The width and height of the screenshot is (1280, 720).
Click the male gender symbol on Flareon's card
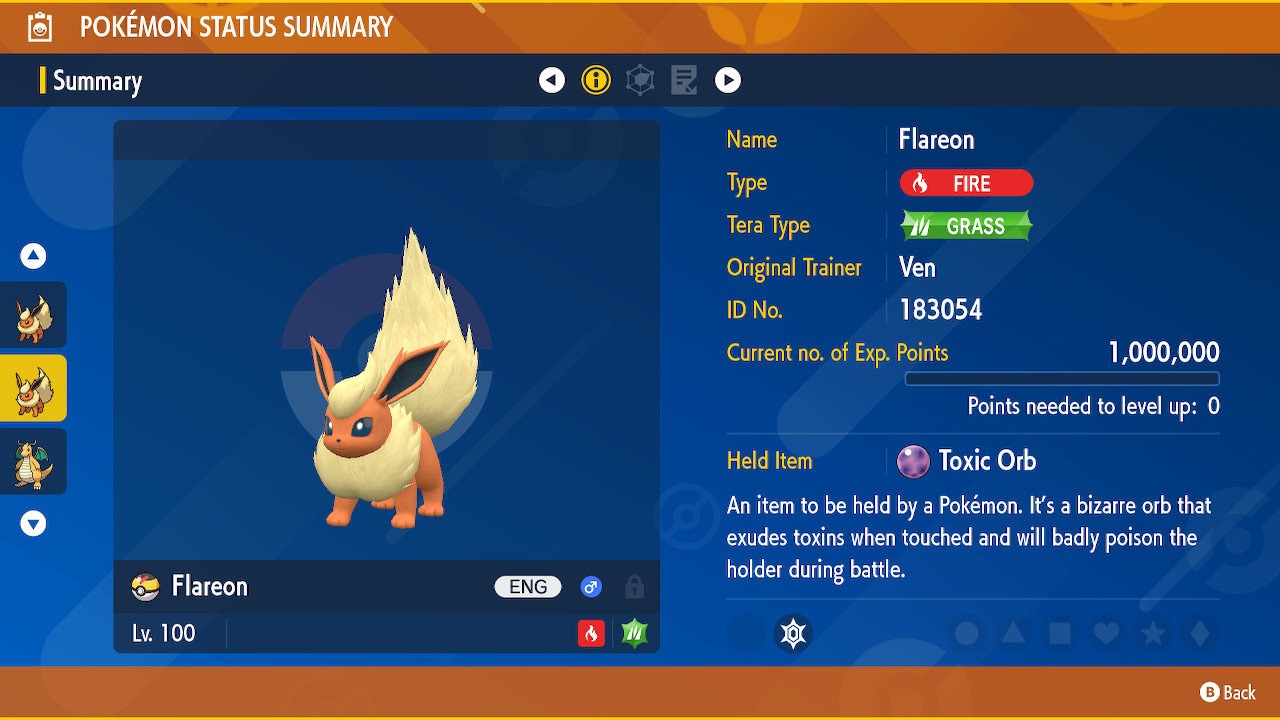point(590,587)
